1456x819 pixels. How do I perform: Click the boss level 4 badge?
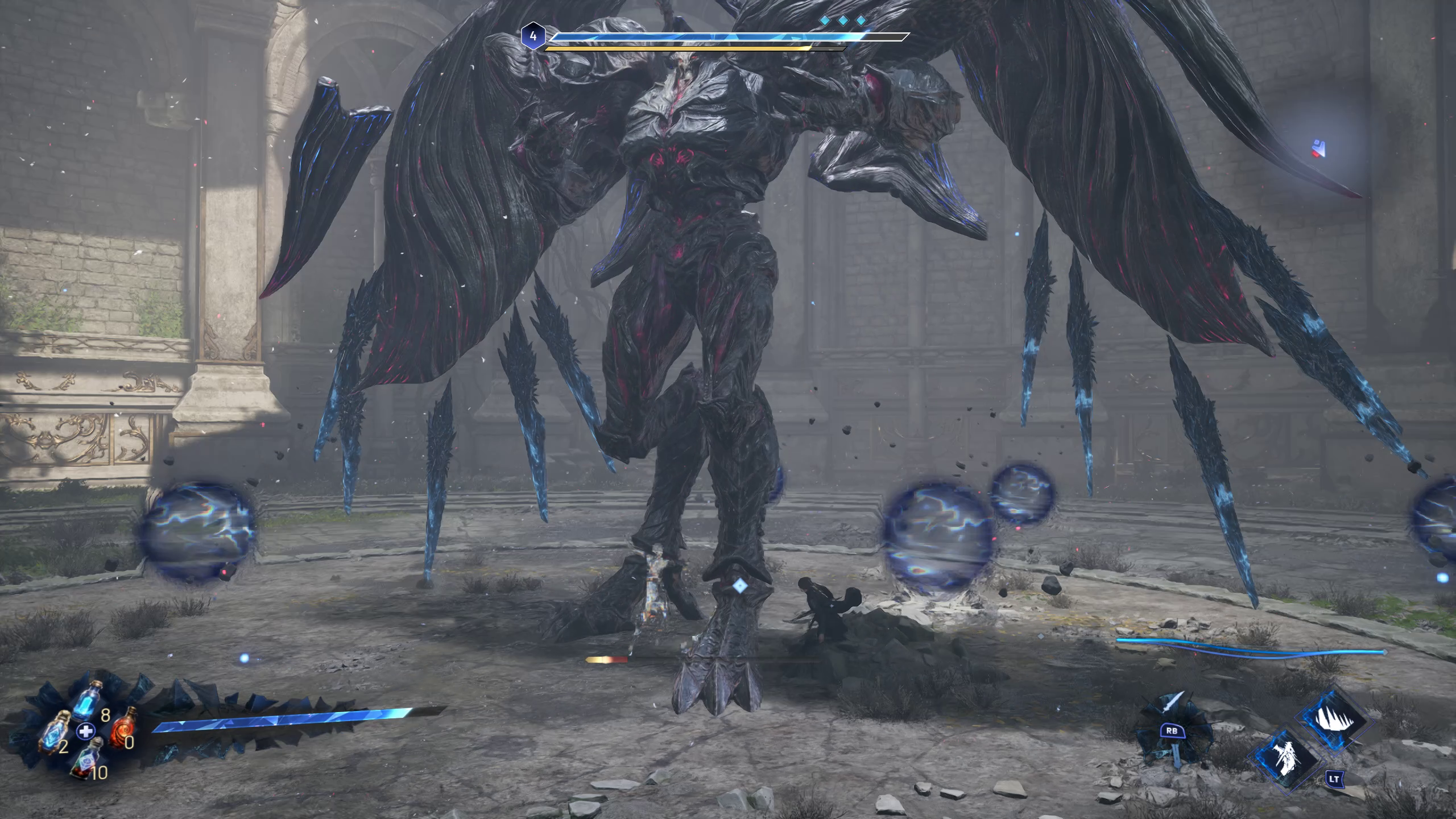[532, 36]
